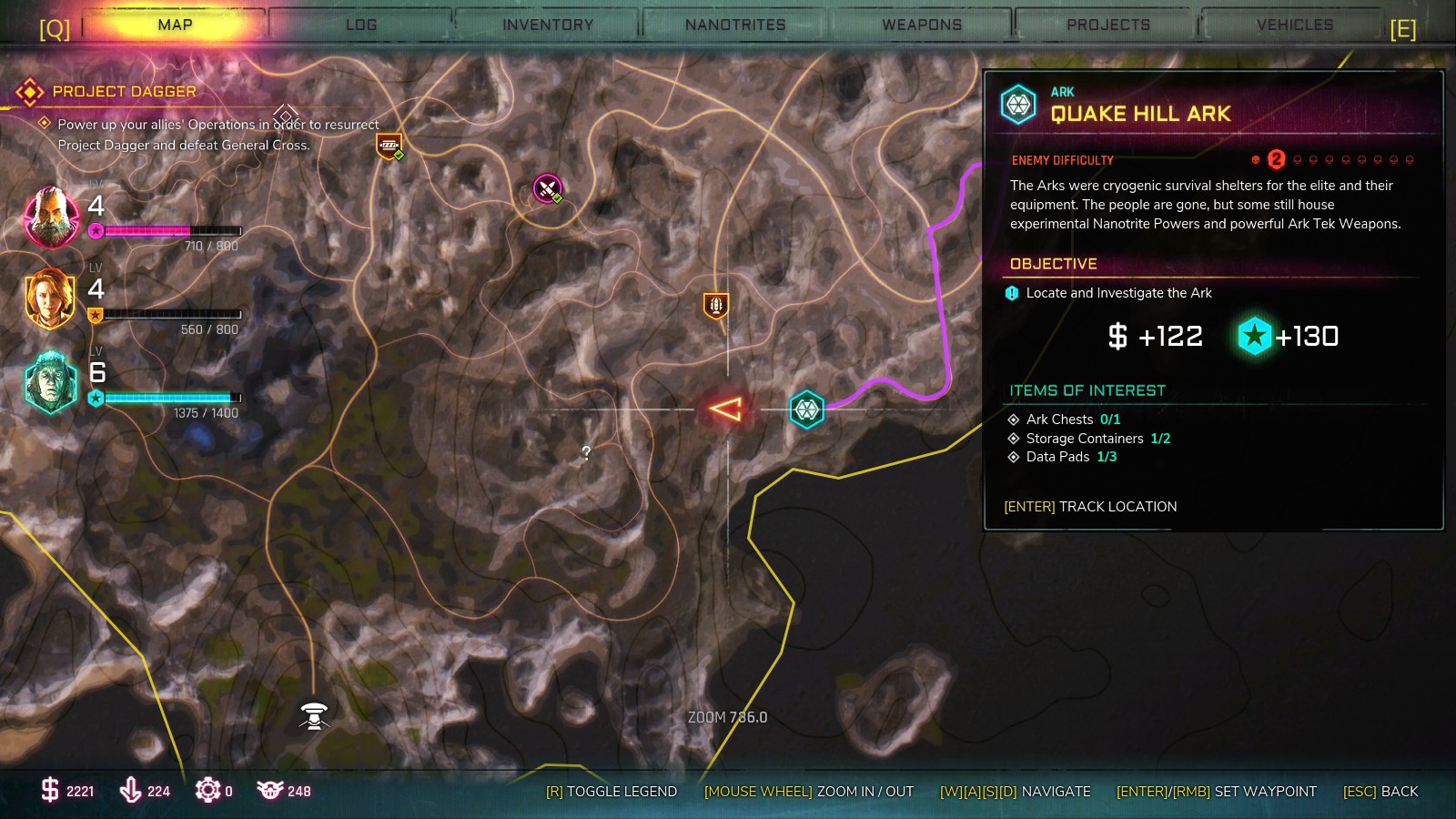Select the yellow shield marker near quest text
The height and width of the screenshot is (819, 1456).
pos(389,146)
